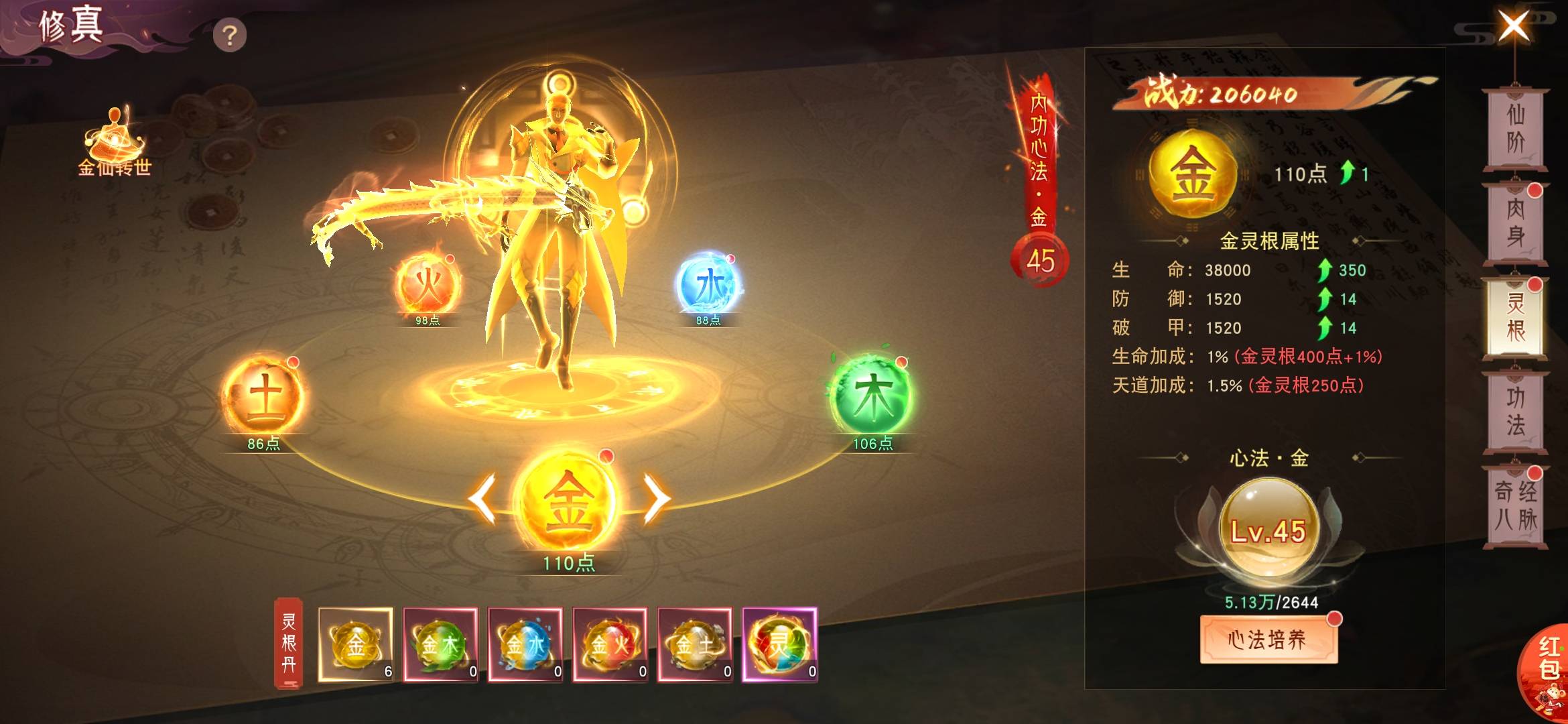The width and height of the screenshot is (1568, 724).
Task: Select the 金水 spirit root pill slot
Action: [x=525, y=644]
